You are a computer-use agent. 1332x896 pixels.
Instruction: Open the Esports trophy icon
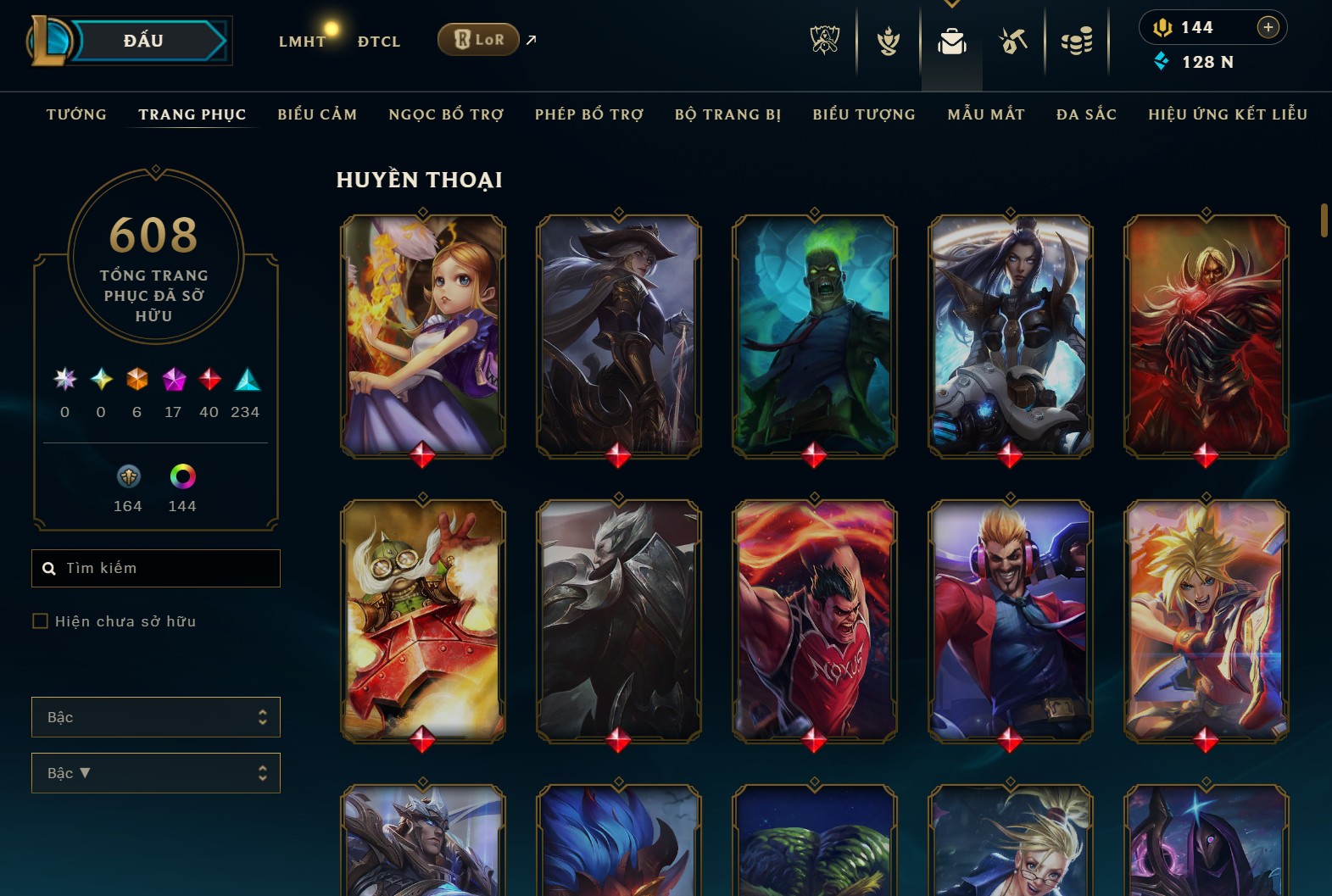point(823,39)
